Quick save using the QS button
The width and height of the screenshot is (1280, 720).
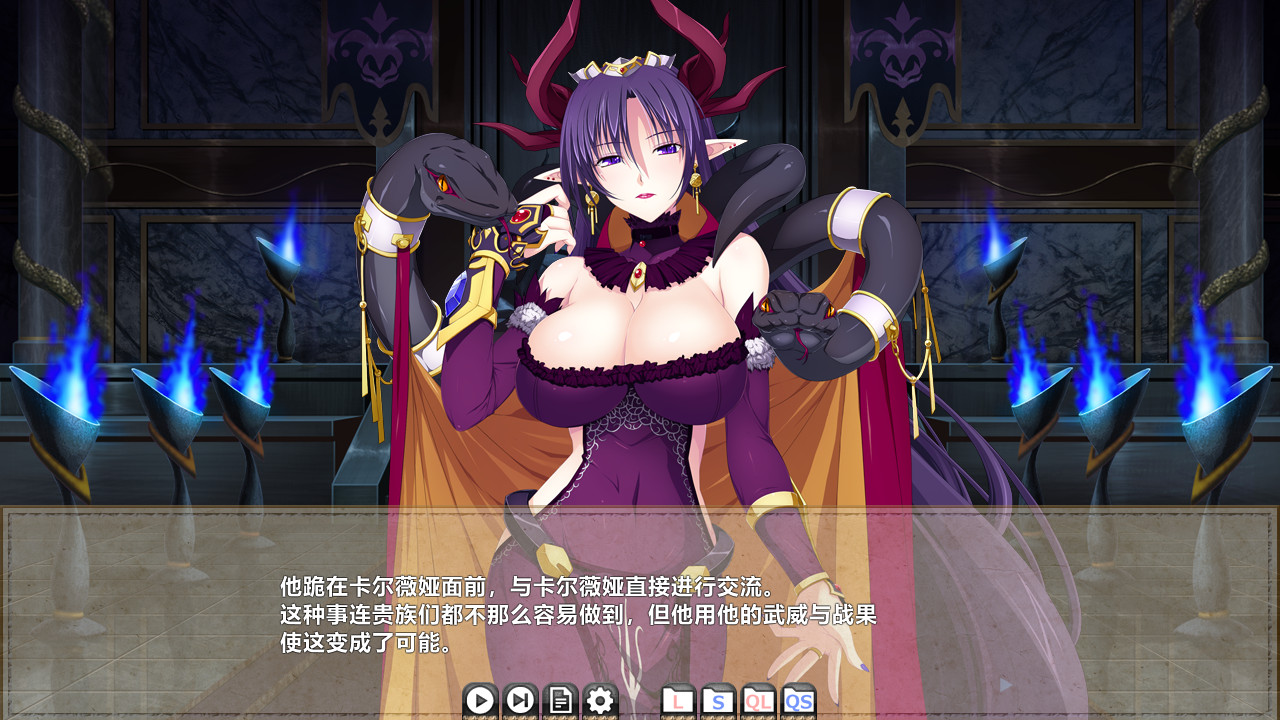click(x=799, y=701)
